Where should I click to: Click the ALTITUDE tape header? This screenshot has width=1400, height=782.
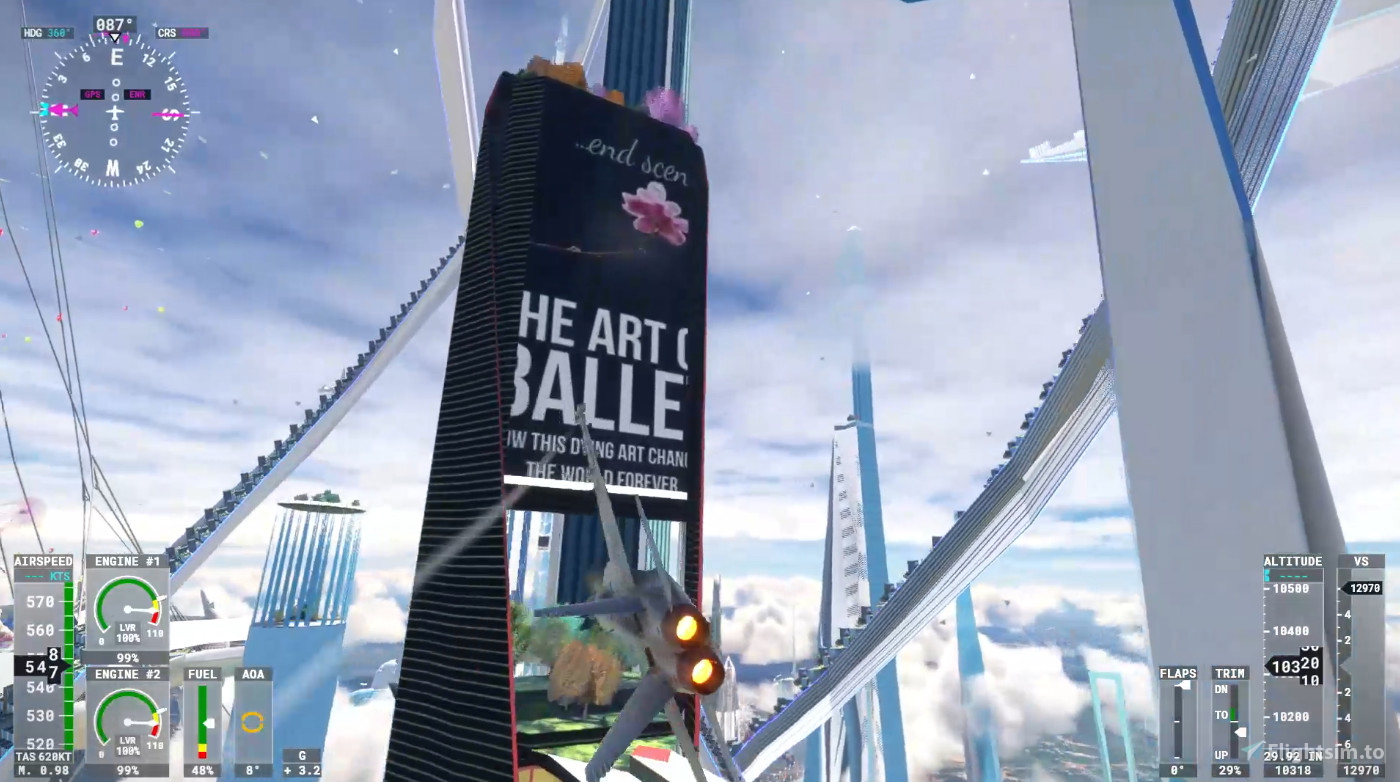click(x=1291, y=561)
